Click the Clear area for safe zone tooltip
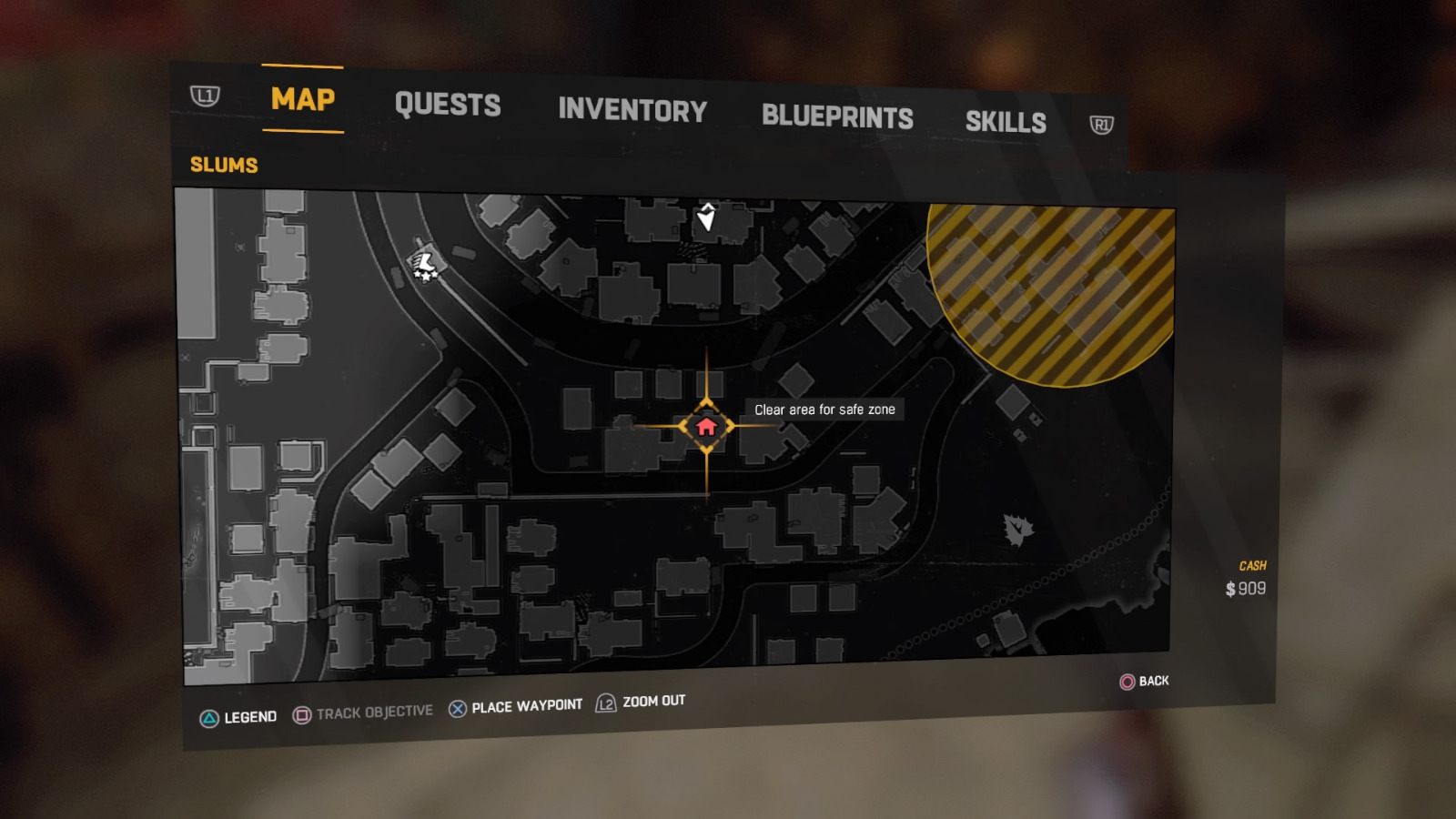The width and height of the screenshot is (1456, 819). [824, 409]
